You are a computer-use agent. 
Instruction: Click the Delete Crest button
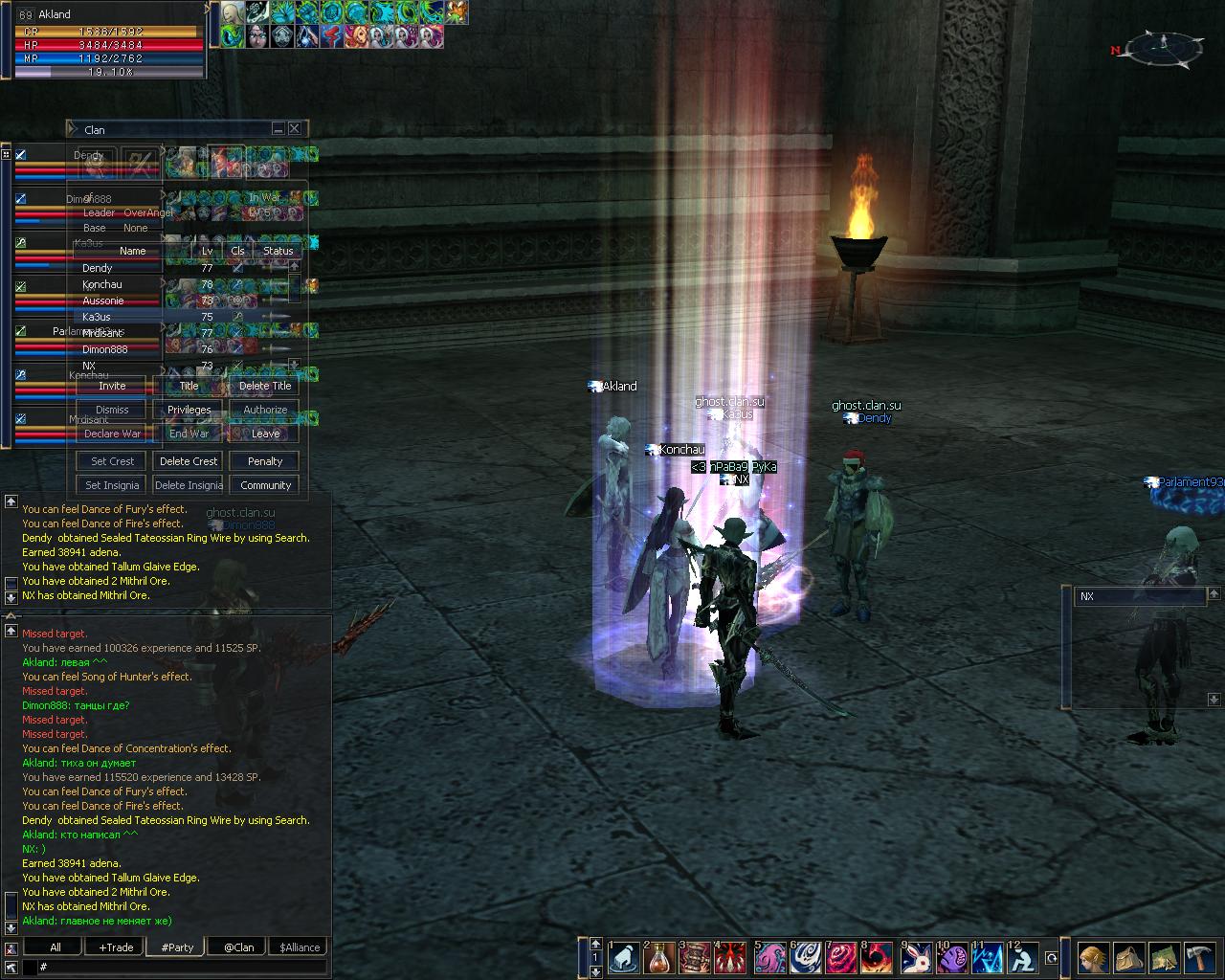click(x=189, y=461)
